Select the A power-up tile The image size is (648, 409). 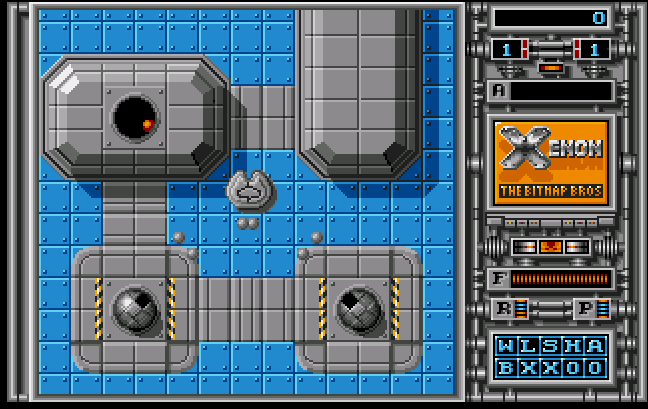tap(595, 346)
